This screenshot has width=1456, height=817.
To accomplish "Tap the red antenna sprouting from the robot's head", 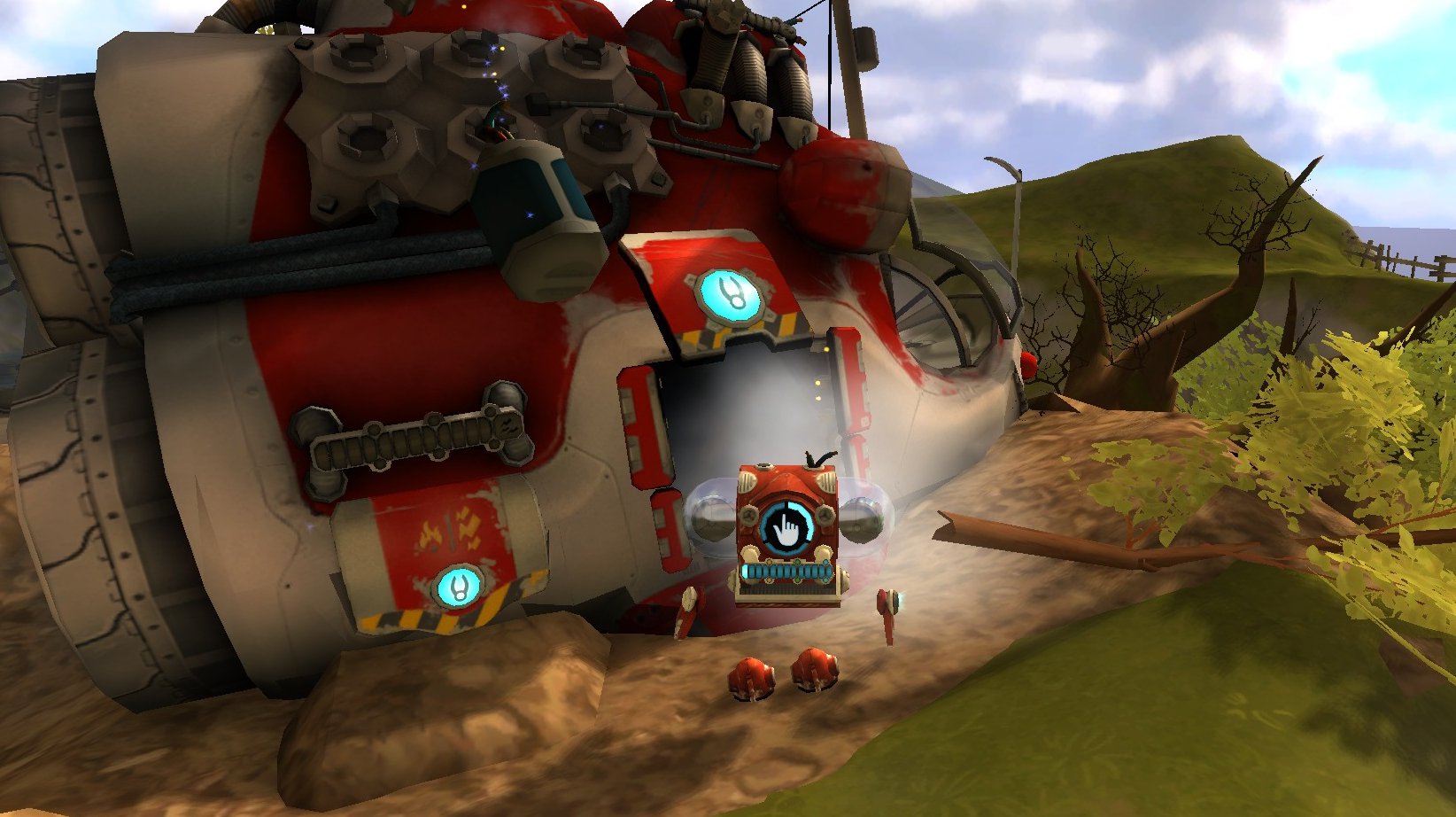I will coord(817,455).
